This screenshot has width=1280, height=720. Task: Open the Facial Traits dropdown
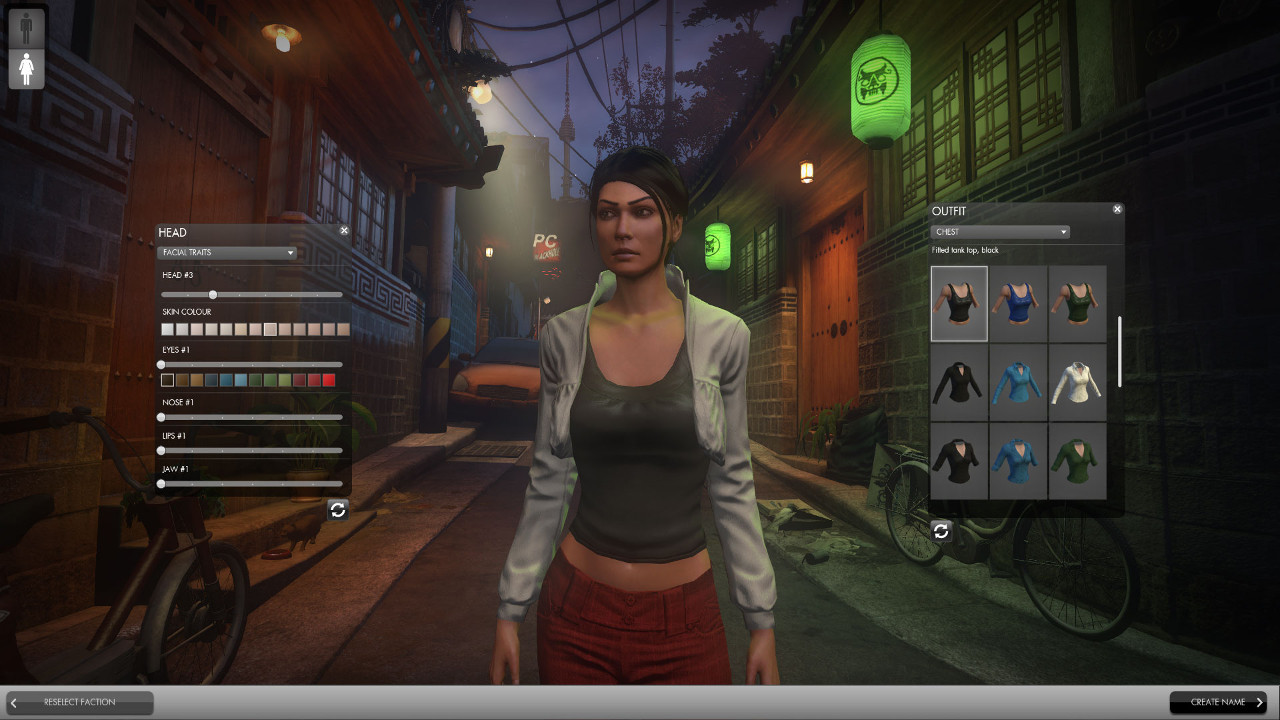coord(227,253)
